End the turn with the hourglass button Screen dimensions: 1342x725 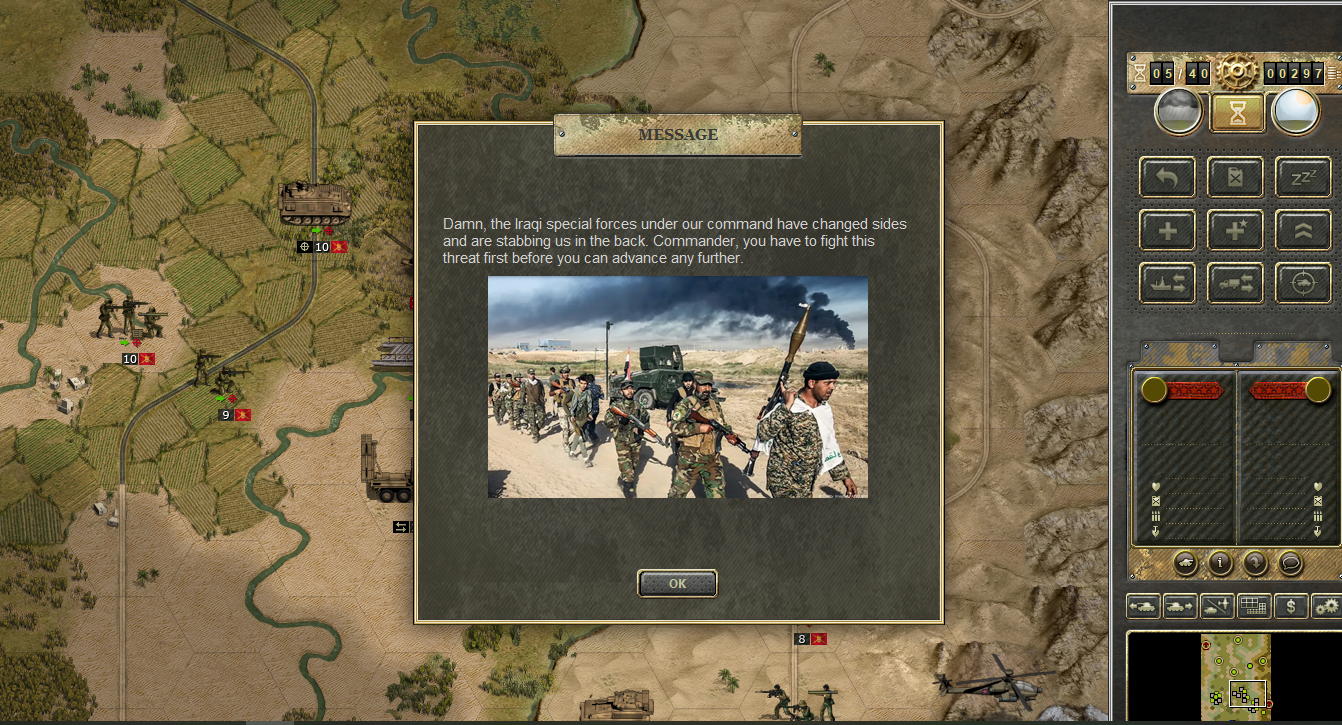[1237, 112]
